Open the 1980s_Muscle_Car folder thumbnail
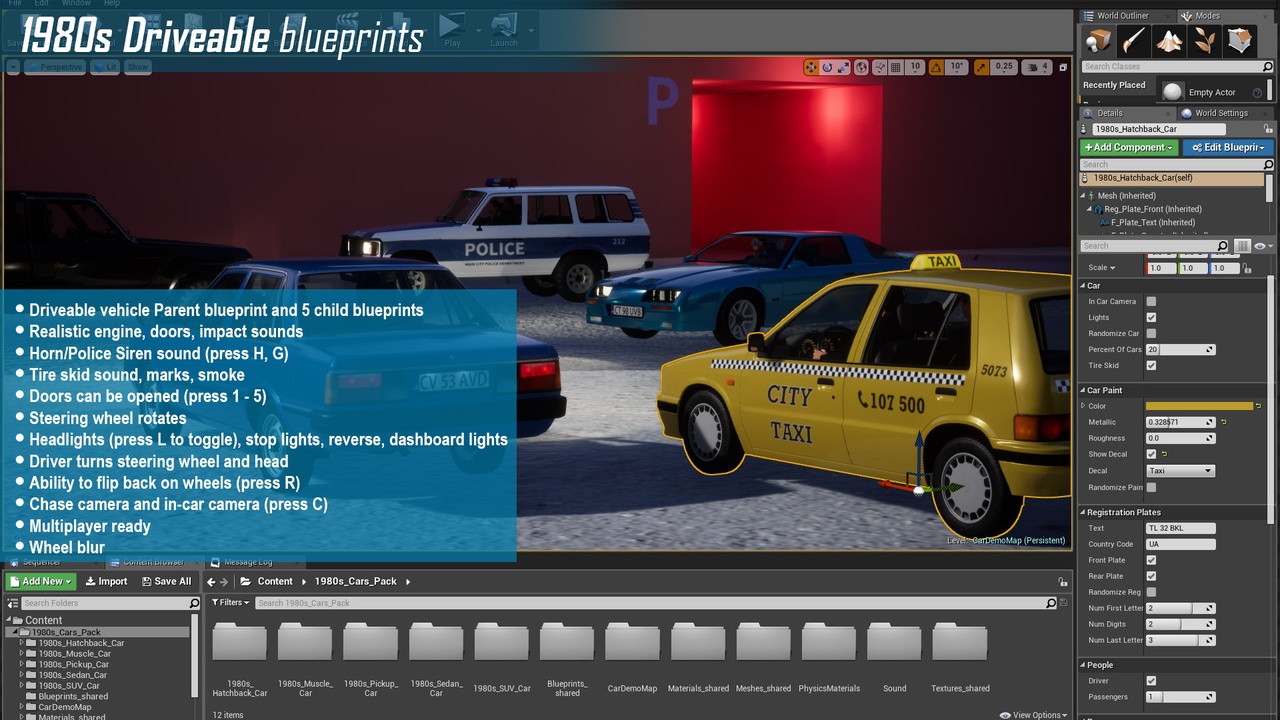The width and height of the screenshot is (1280, 720). pyautogui.click(x=305, y=644)
